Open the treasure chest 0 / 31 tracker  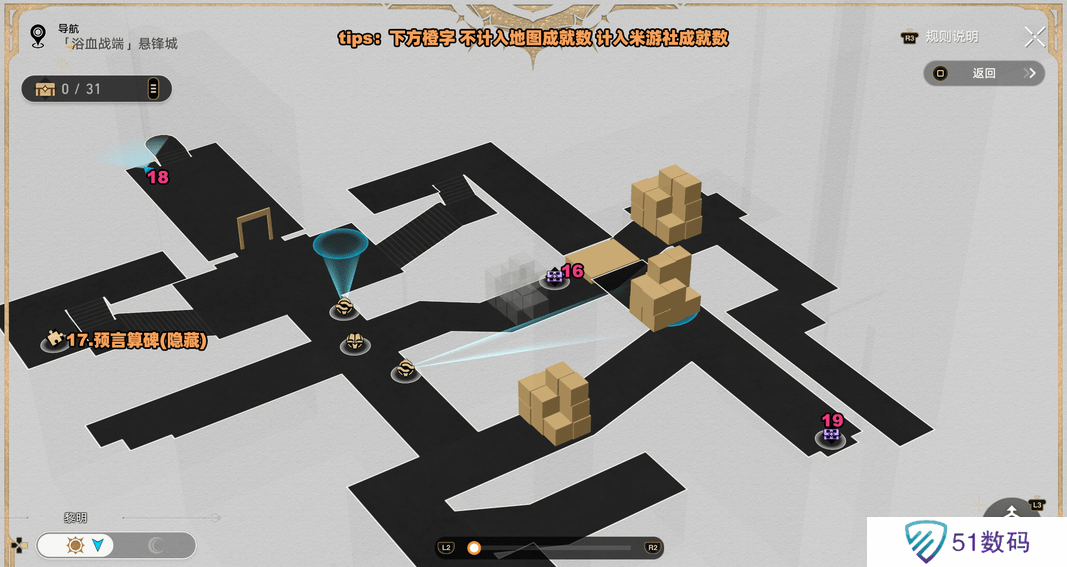coord(96,89)
